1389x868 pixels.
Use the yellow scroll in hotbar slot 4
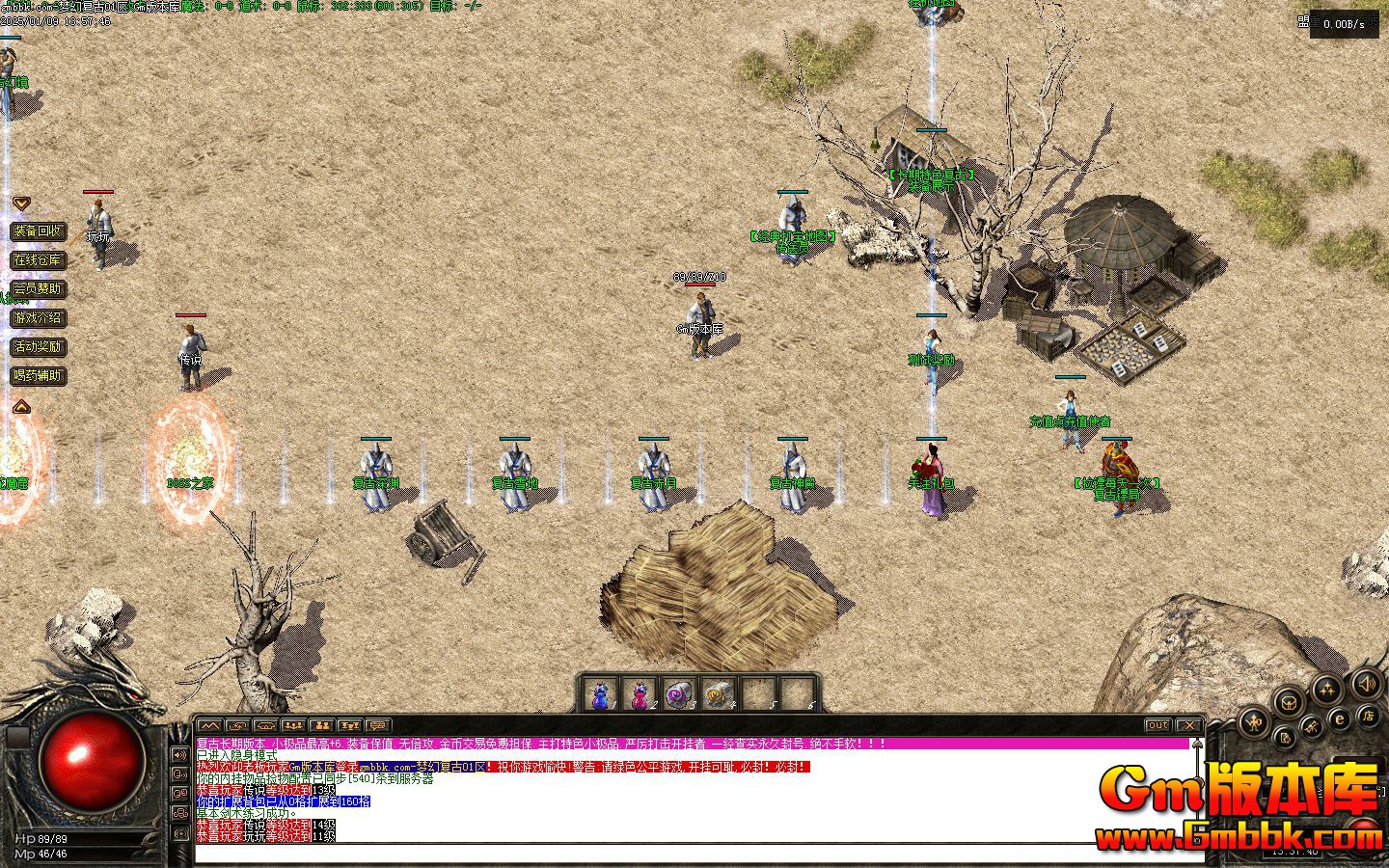pyautogui.click(x=718, y=693)
